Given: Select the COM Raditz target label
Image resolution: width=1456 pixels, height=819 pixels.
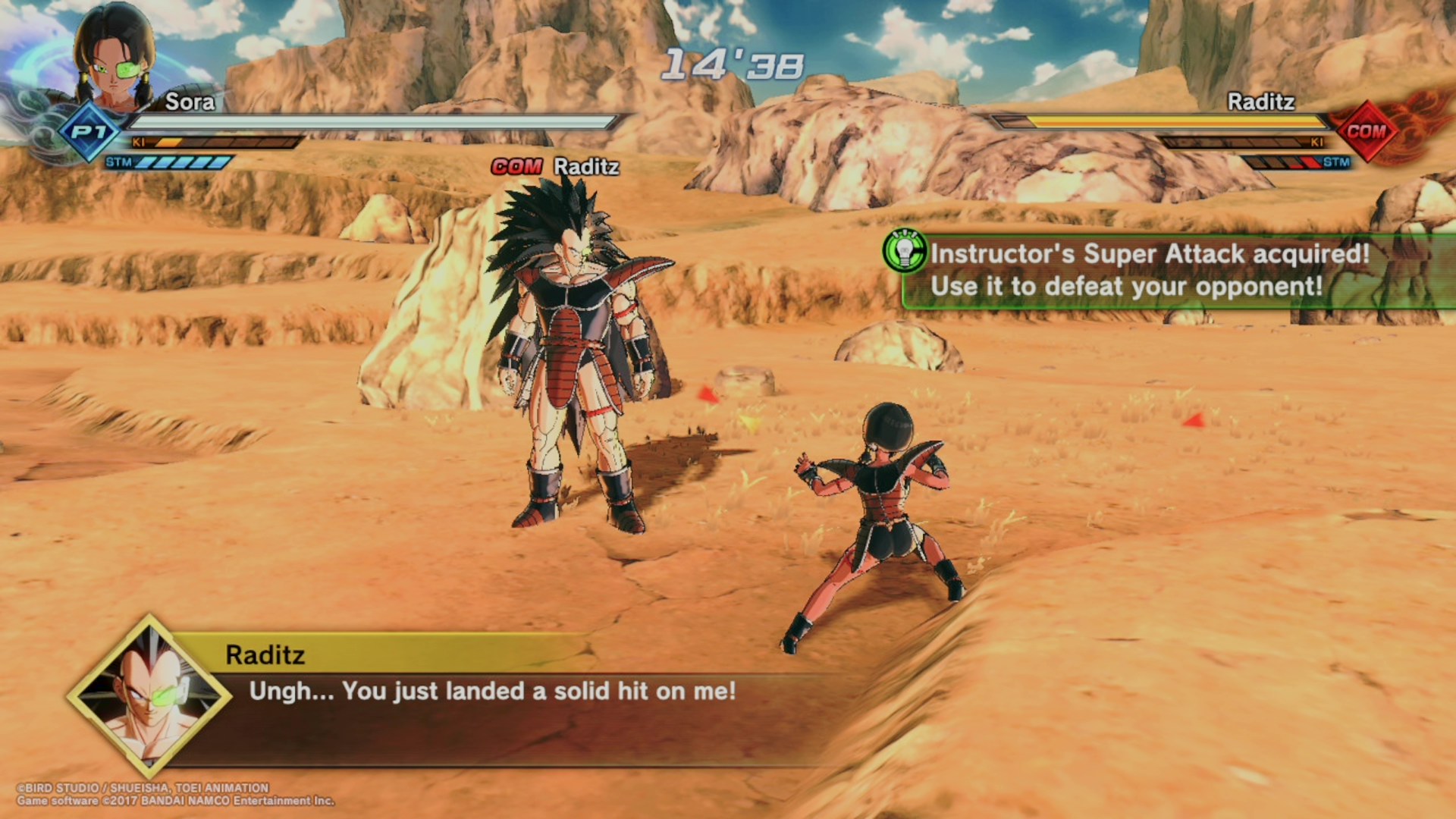Looking at the screenshot, I should (555, 167).
